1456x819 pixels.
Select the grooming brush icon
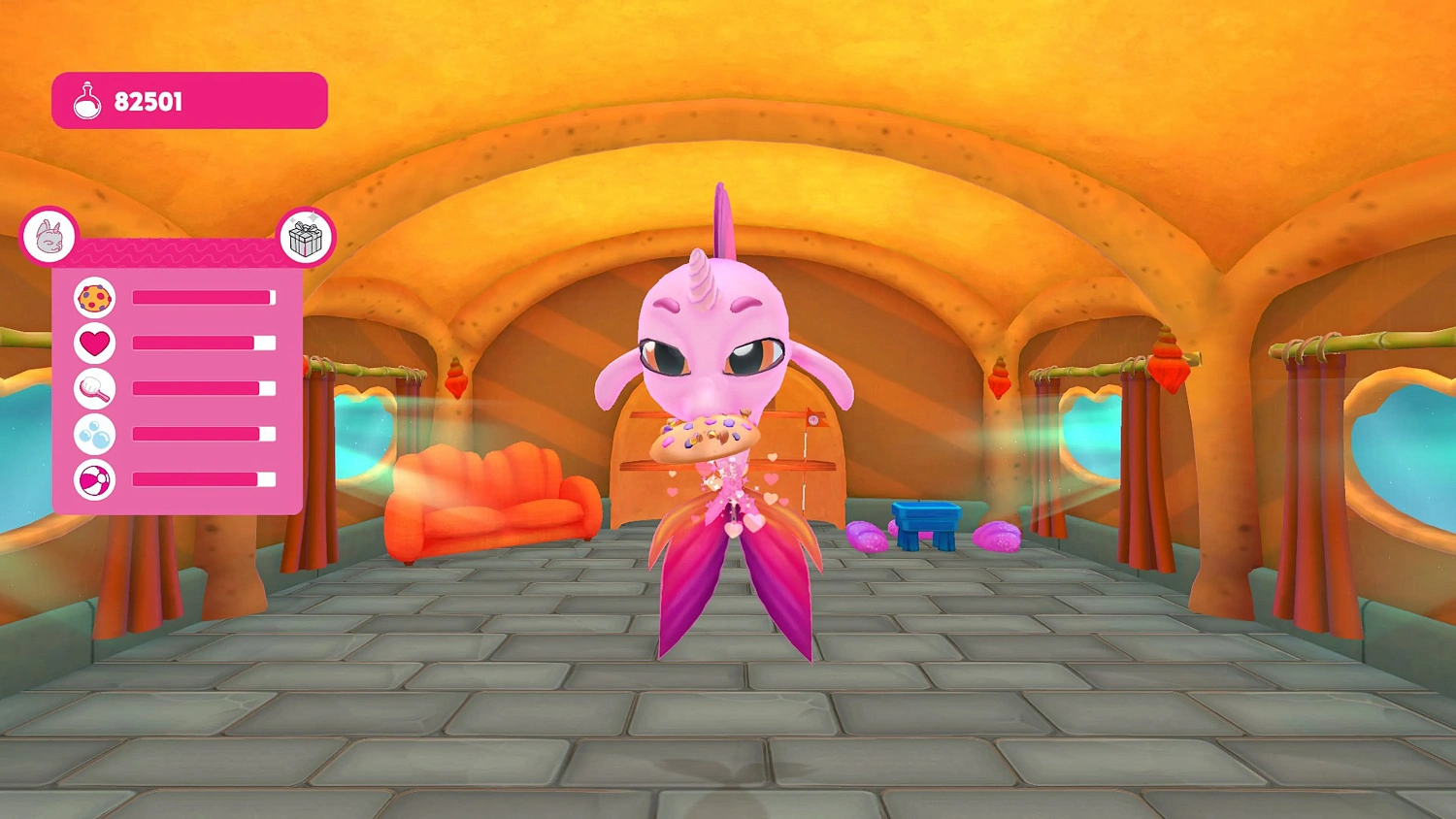[x=93, y=388]
